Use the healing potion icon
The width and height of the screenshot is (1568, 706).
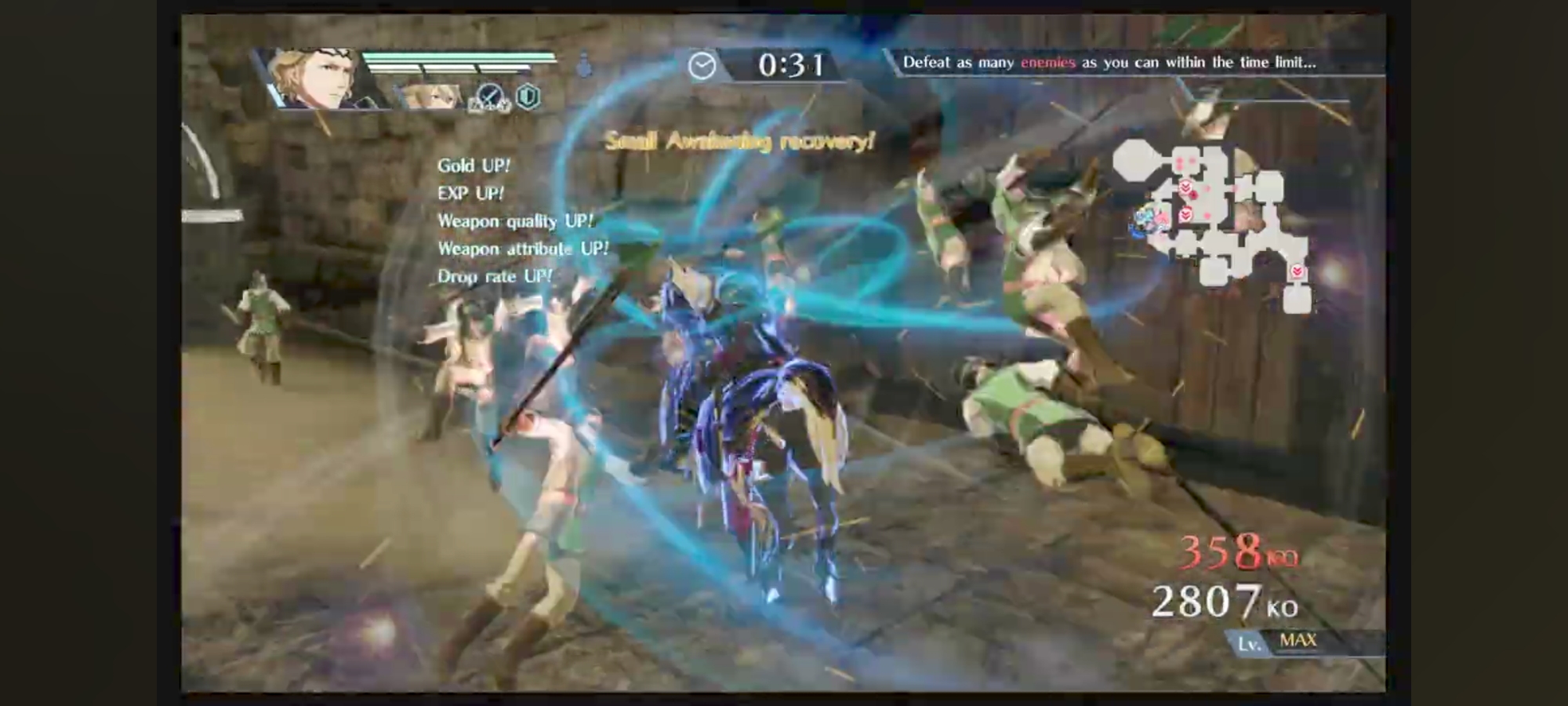point(584,65)
